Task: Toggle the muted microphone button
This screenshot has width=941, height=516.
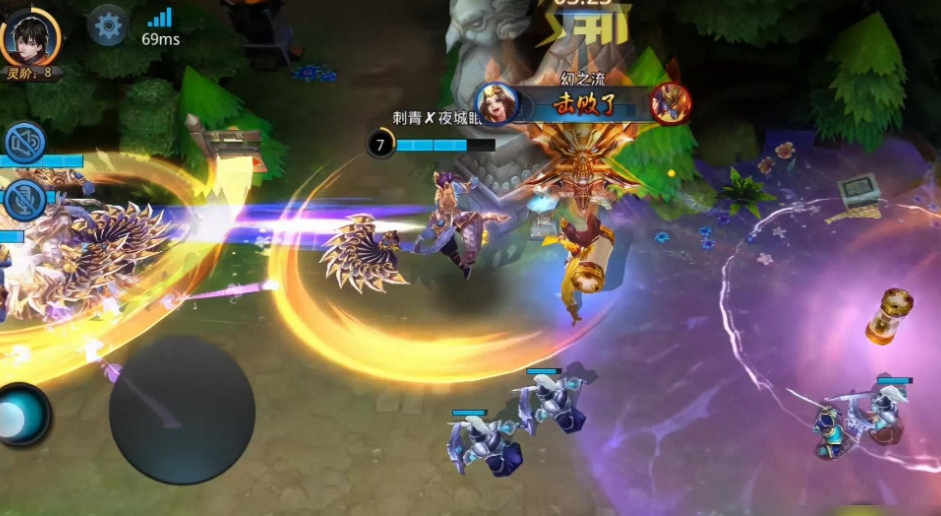Action: pyautogui.click(x=24, y=199)
